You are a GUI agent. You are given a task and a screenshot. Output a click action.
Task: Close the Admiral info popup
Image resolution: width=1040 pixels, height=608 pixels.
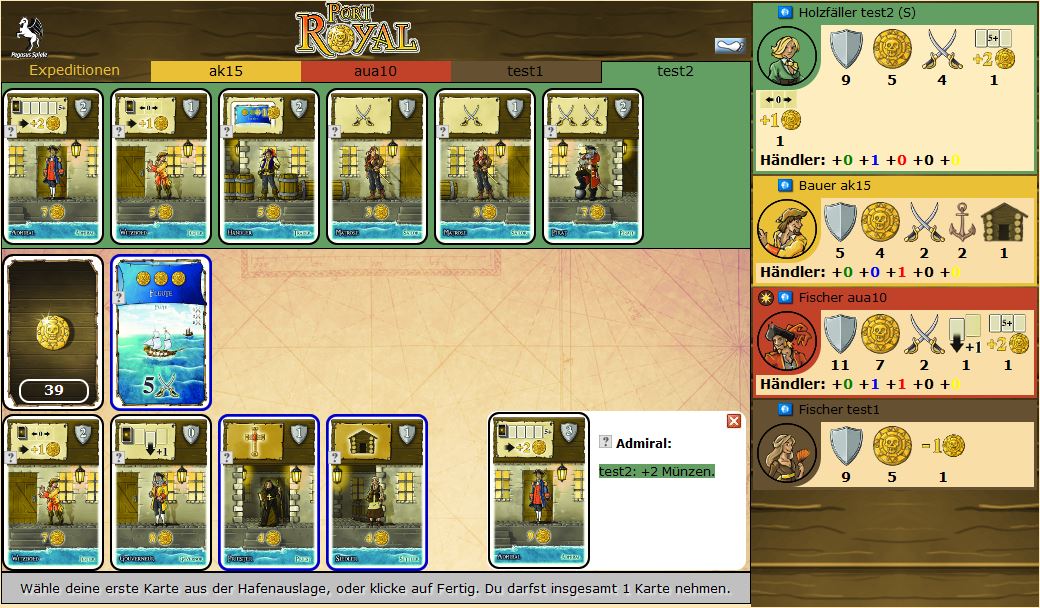pos(734,421)
